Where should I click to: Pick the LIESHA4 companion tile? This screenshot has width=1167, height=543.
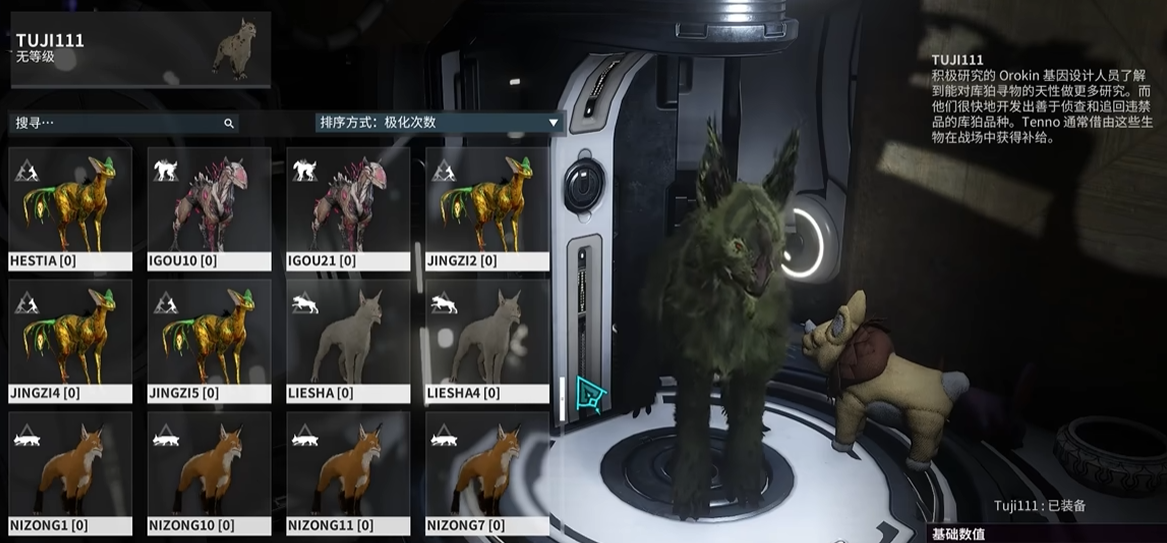(x=487, y=341)
